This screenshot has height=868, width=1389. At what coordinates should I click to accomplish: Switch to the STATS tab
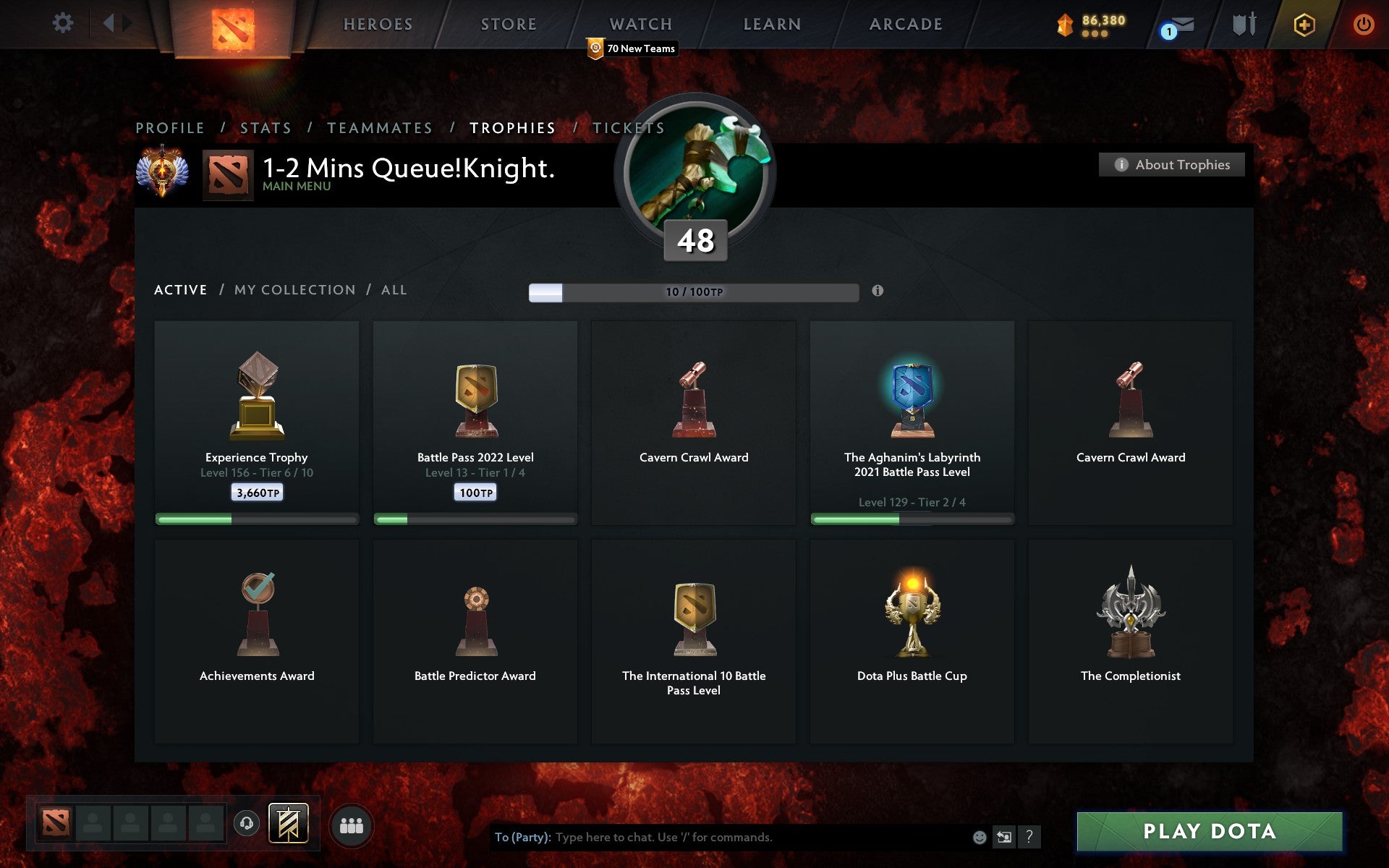tap(266, 127)
